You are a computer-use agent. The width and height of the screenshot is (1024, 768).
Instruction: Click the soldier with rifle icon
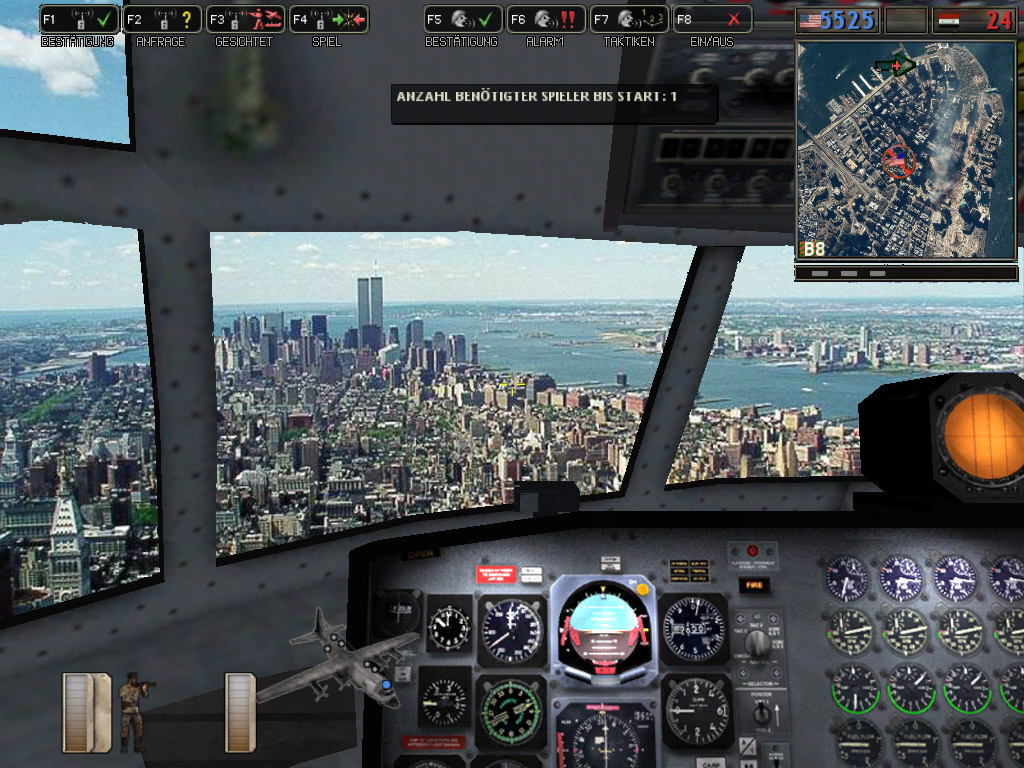point(135,709)
